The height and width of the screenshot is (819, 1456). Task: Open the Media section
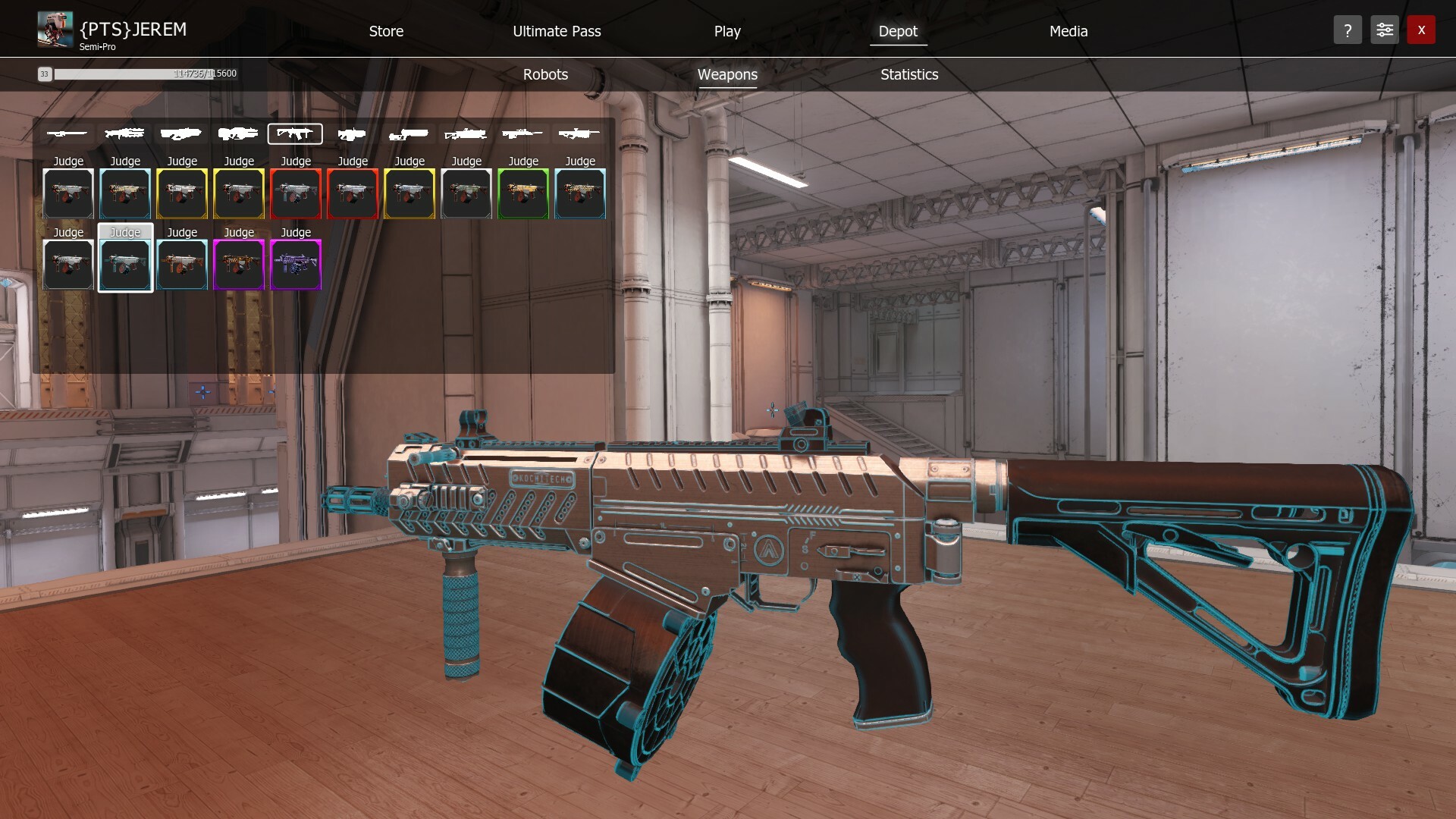[x=1068, y=31]
